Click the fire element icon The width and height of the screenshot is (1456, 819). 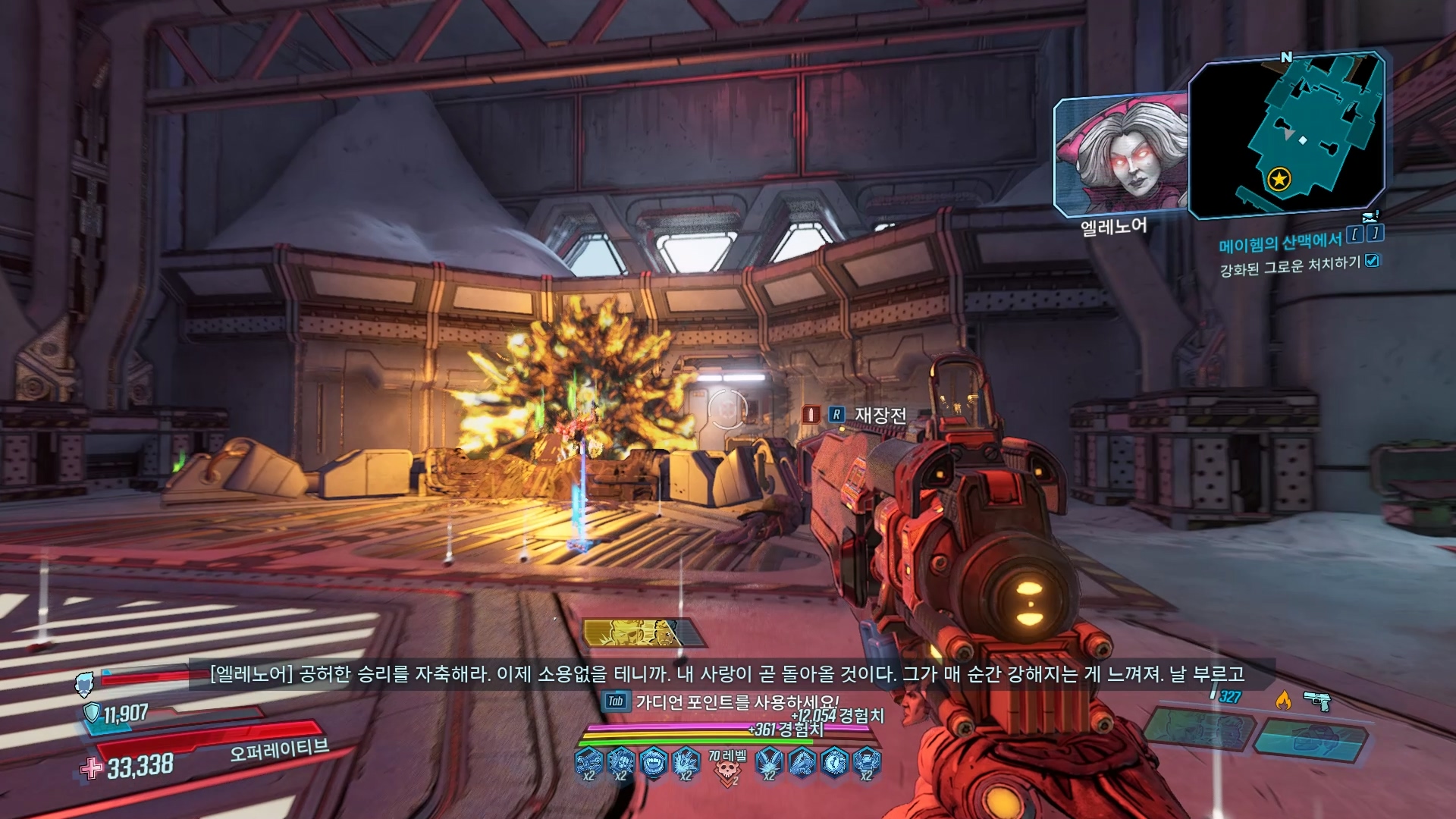click(x=1283, y=700)
